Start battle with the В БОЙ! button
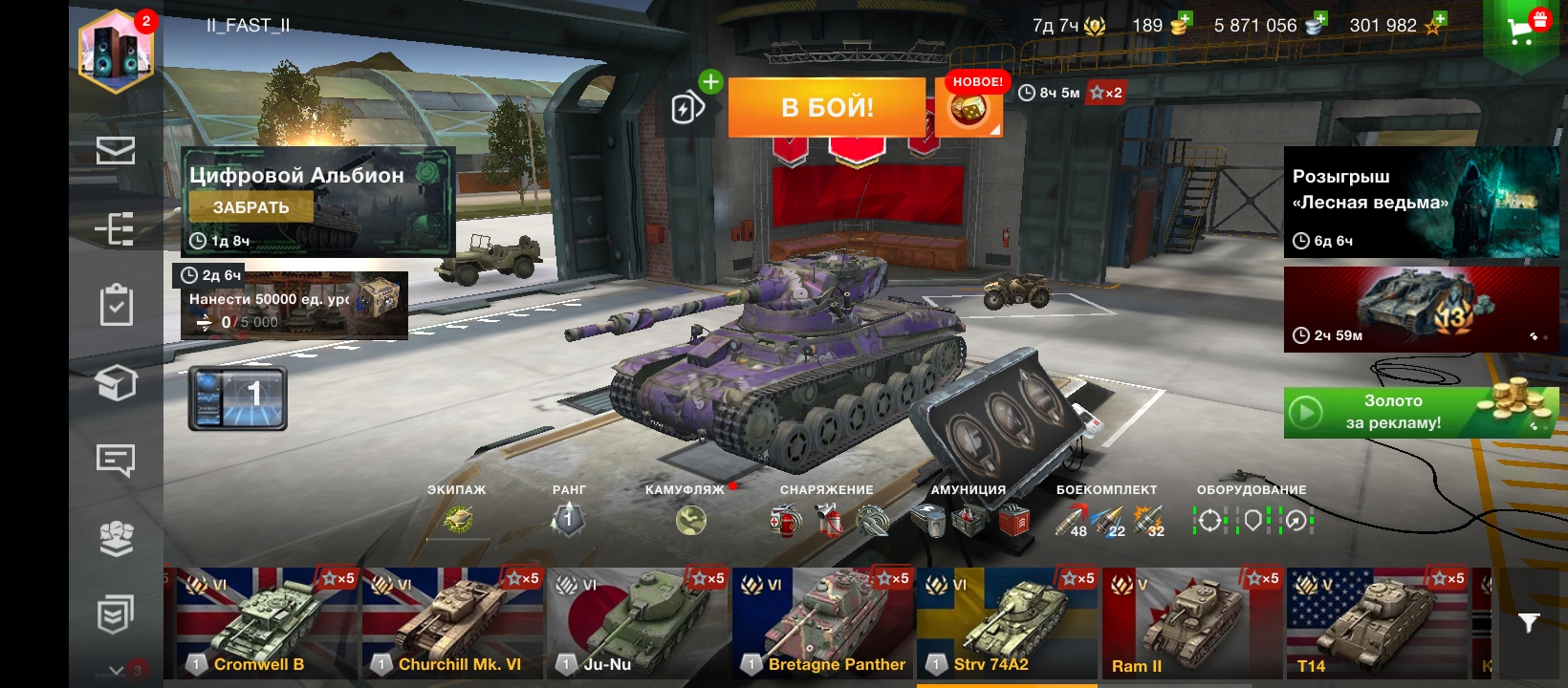Viewport: 1568px width, 688px height. [x=827, y=107]
